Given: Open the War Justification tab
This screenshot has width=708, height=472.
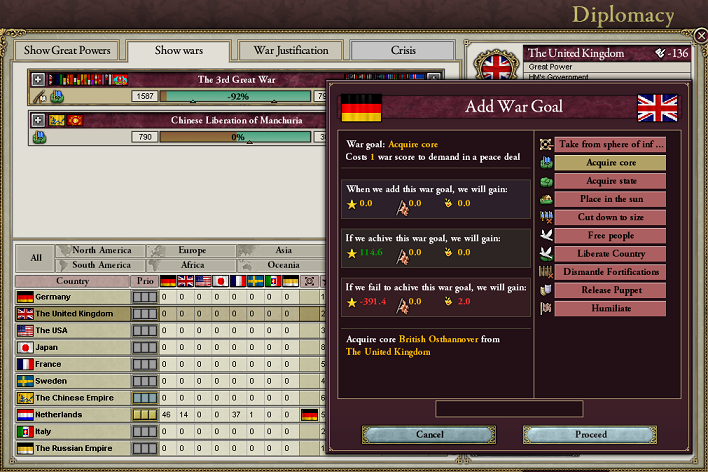Looking at the screenshot, I should 291,50.
